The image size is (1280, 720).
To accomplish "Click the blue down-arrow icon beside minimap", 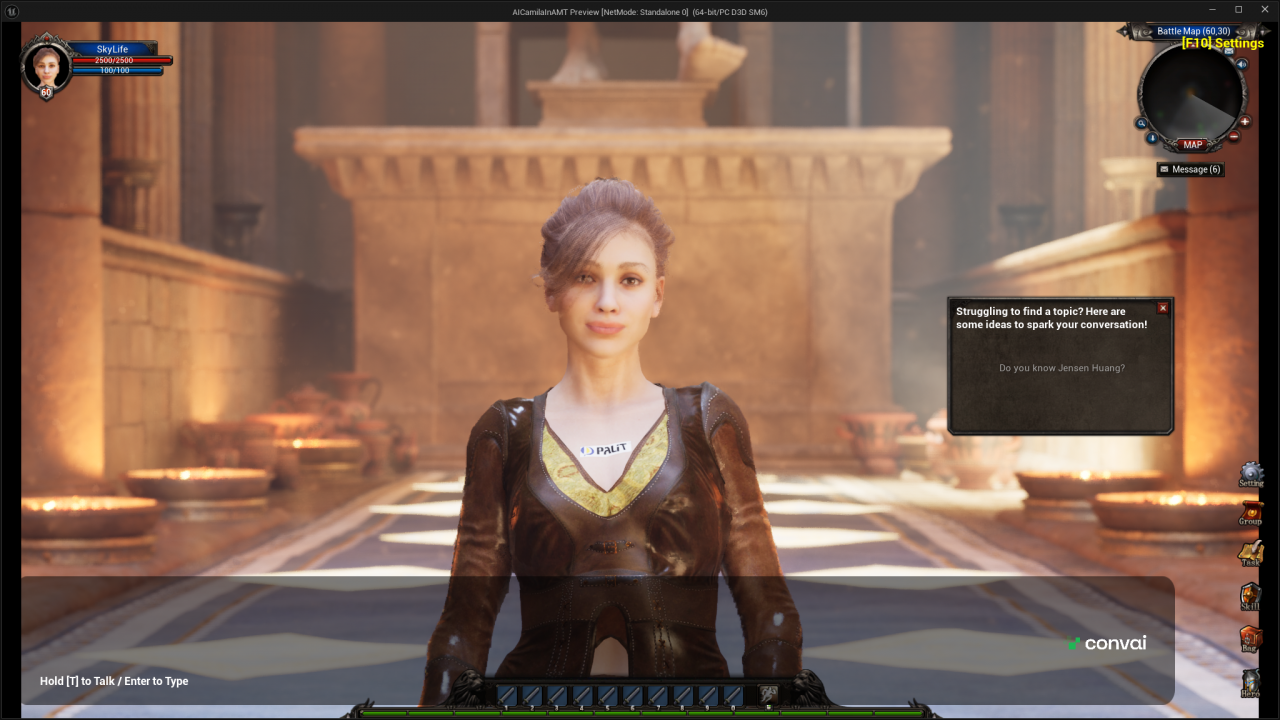I will pos(1152,138).
